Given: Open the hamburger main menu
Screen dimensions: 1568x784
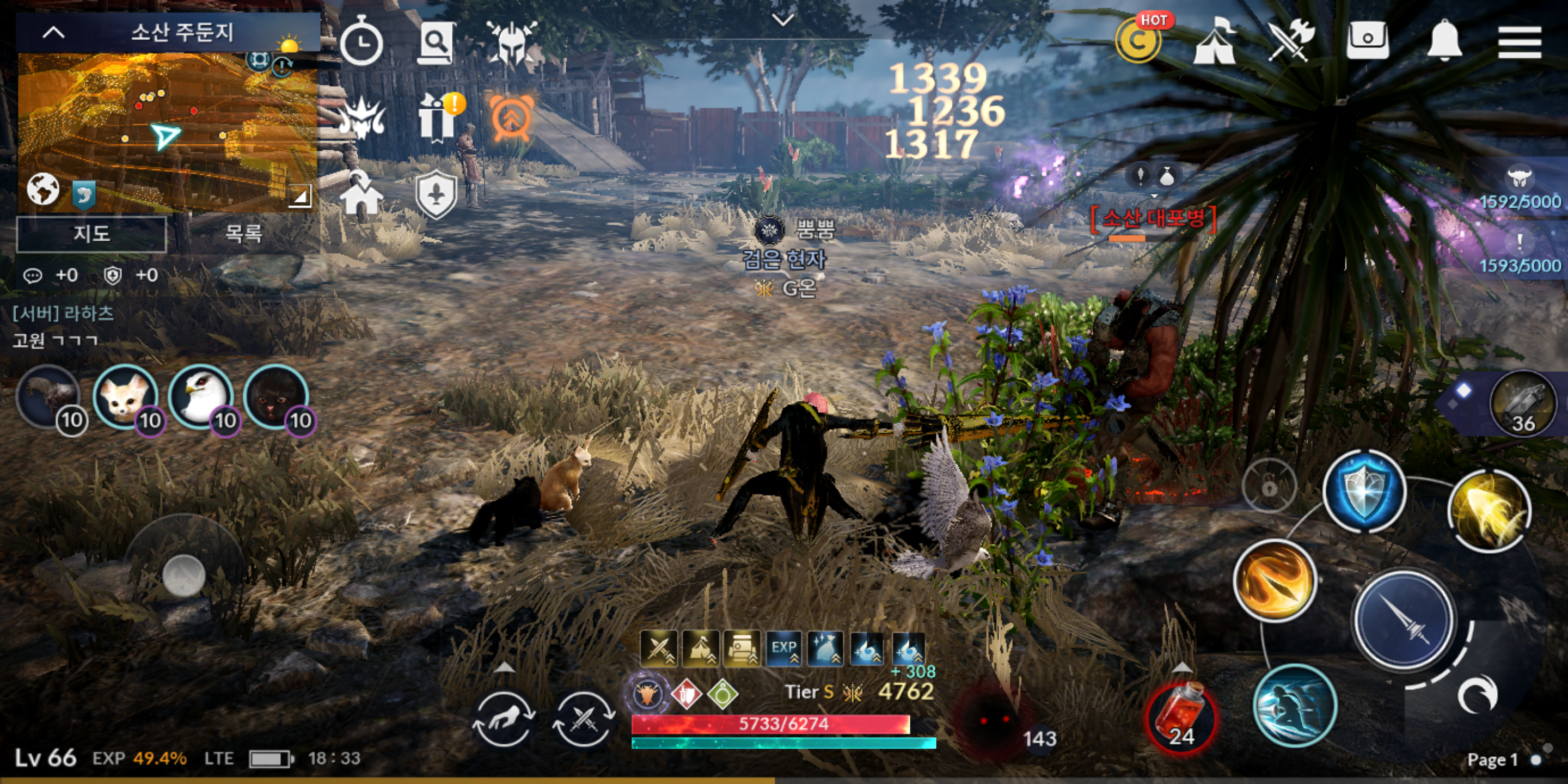Looking at the screenshot, I should tap(1520, 41).
